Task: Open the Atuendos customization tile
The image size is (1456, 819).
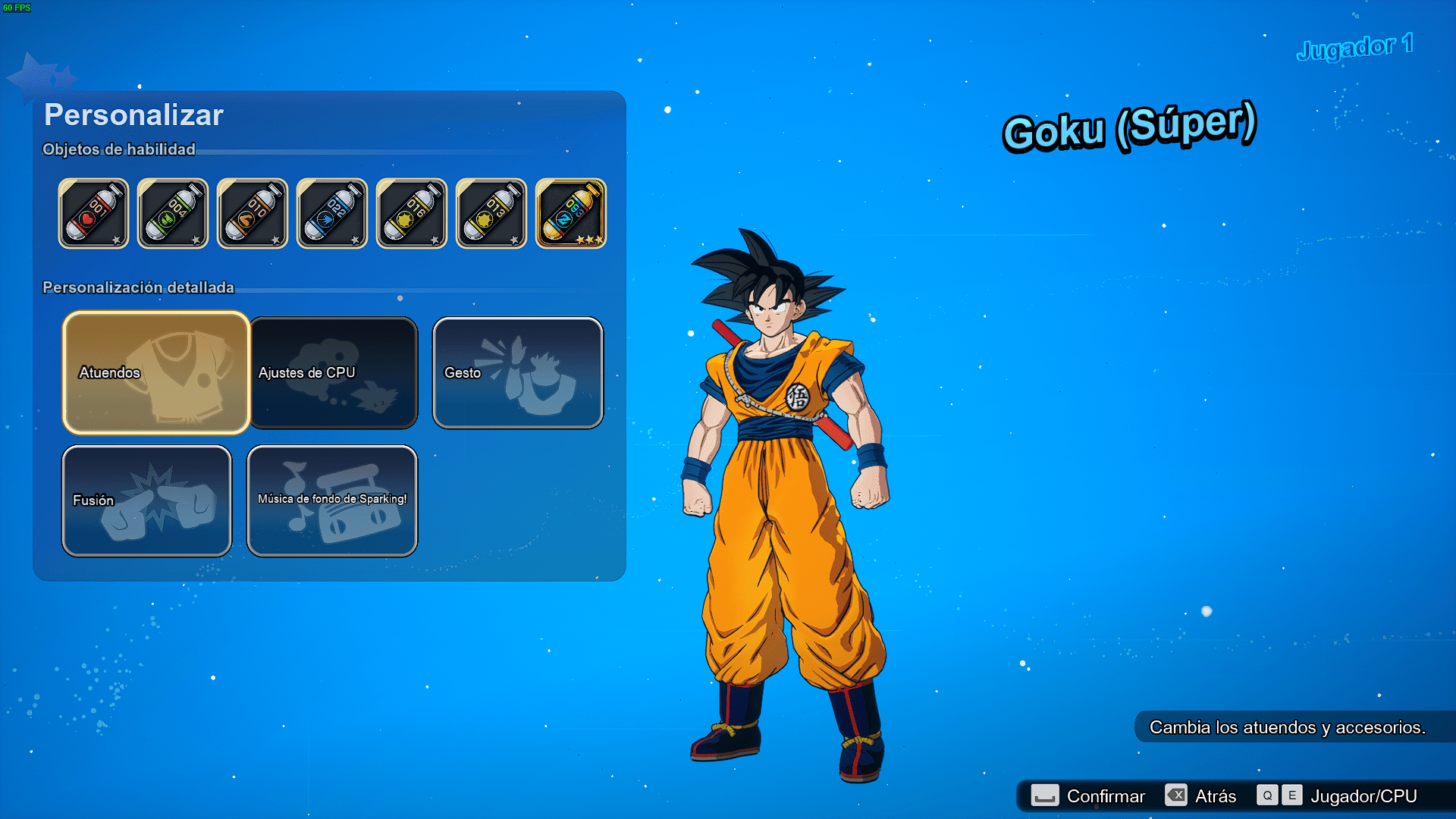Action: pos(156,372)
